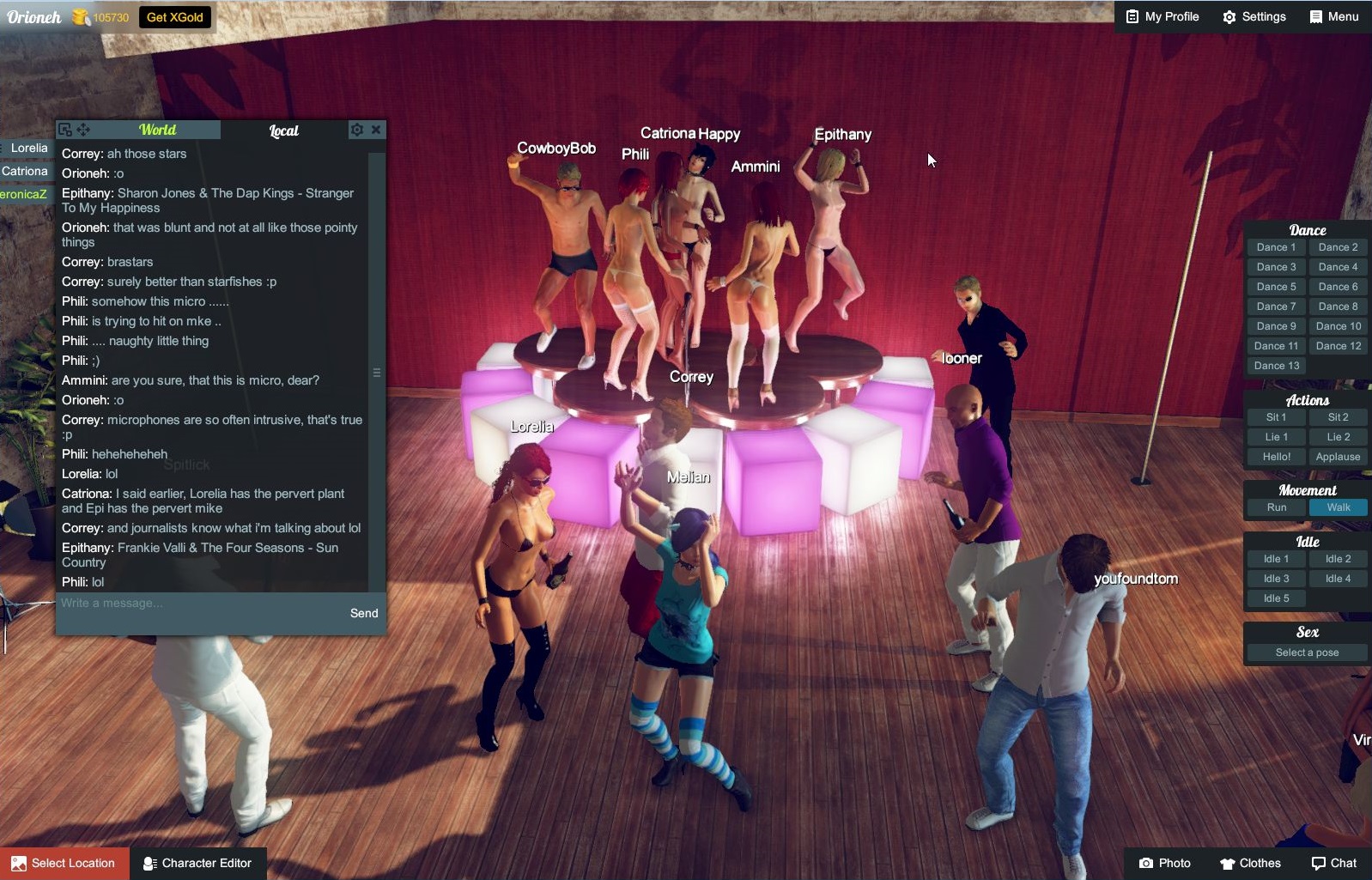Open the My Profile page
This screenshot has height=880, width=1372.
click(1163, 16)
